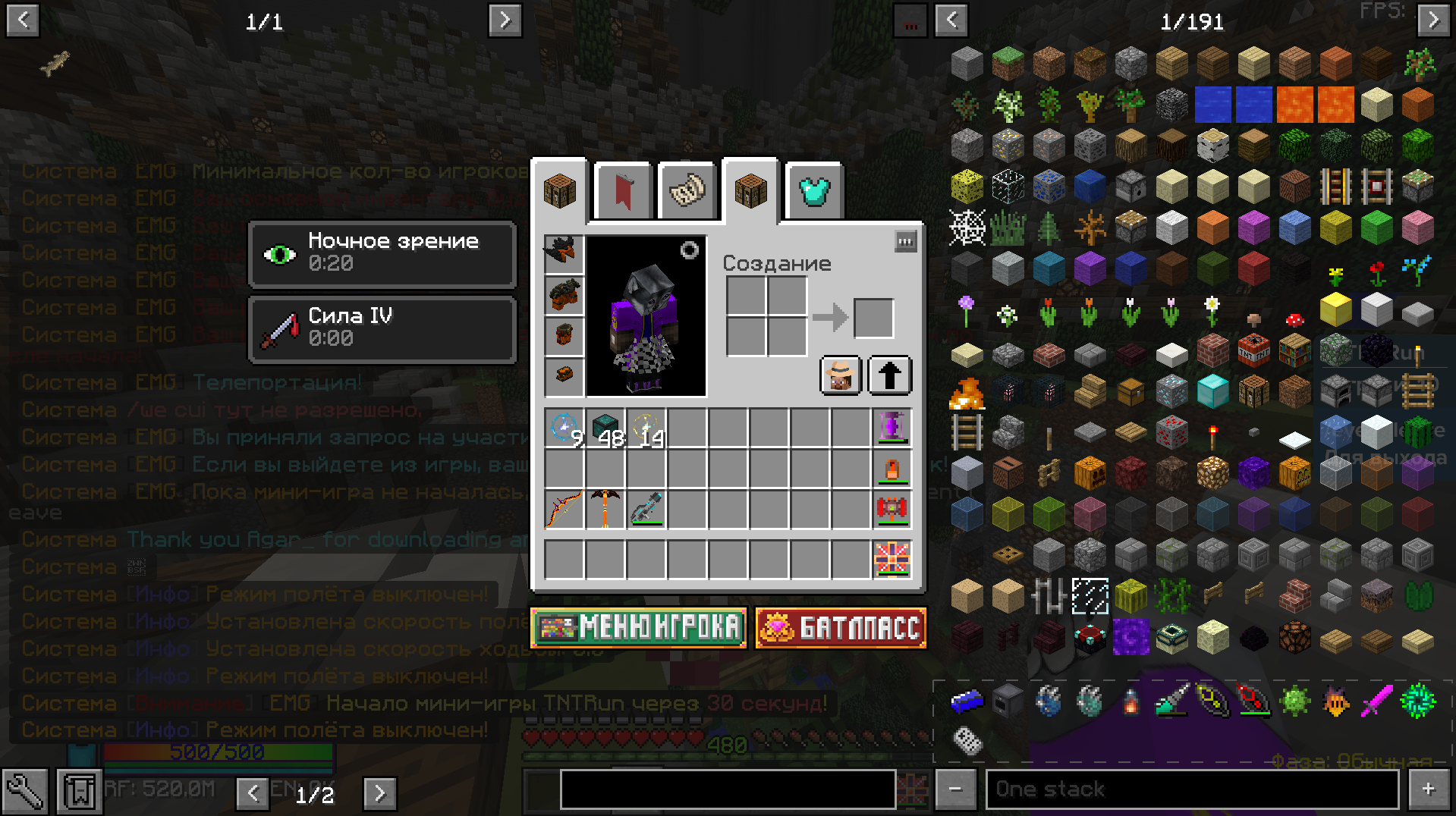Focus the item search field
Screen dimensions: 1456x816
1191,789
